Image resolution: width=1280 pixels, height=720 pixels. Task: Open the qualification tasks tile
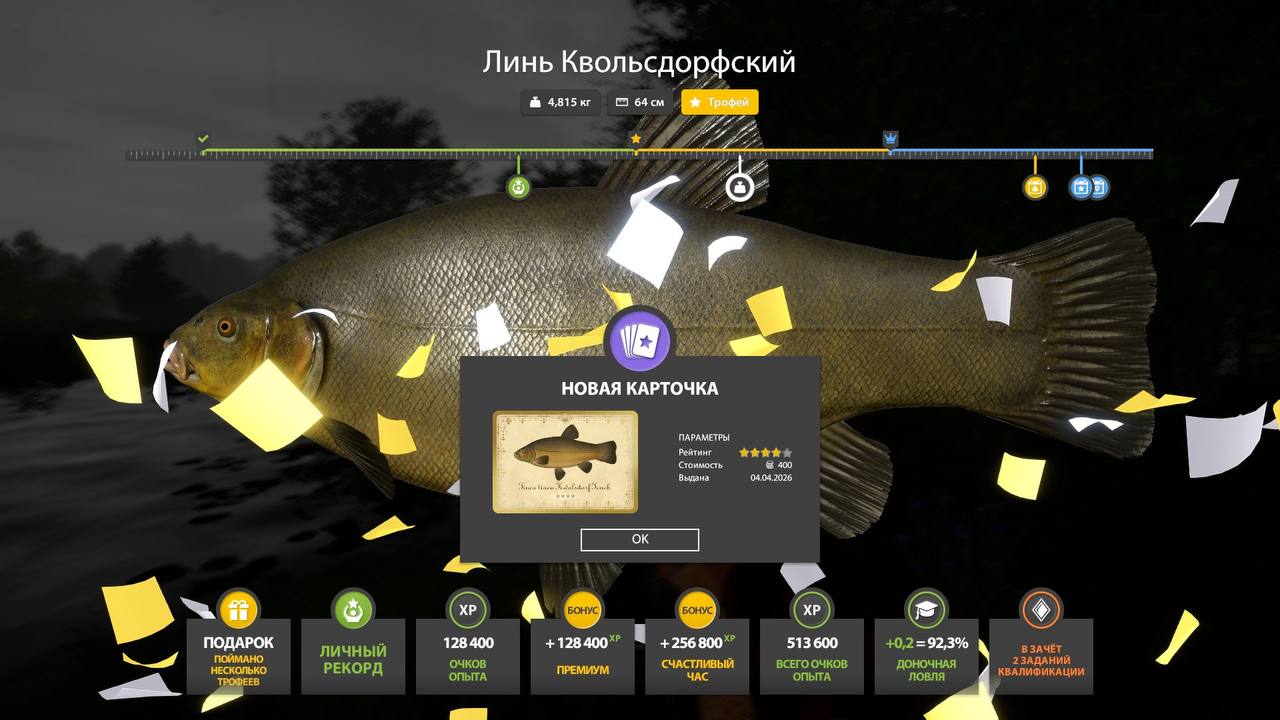1041,654
